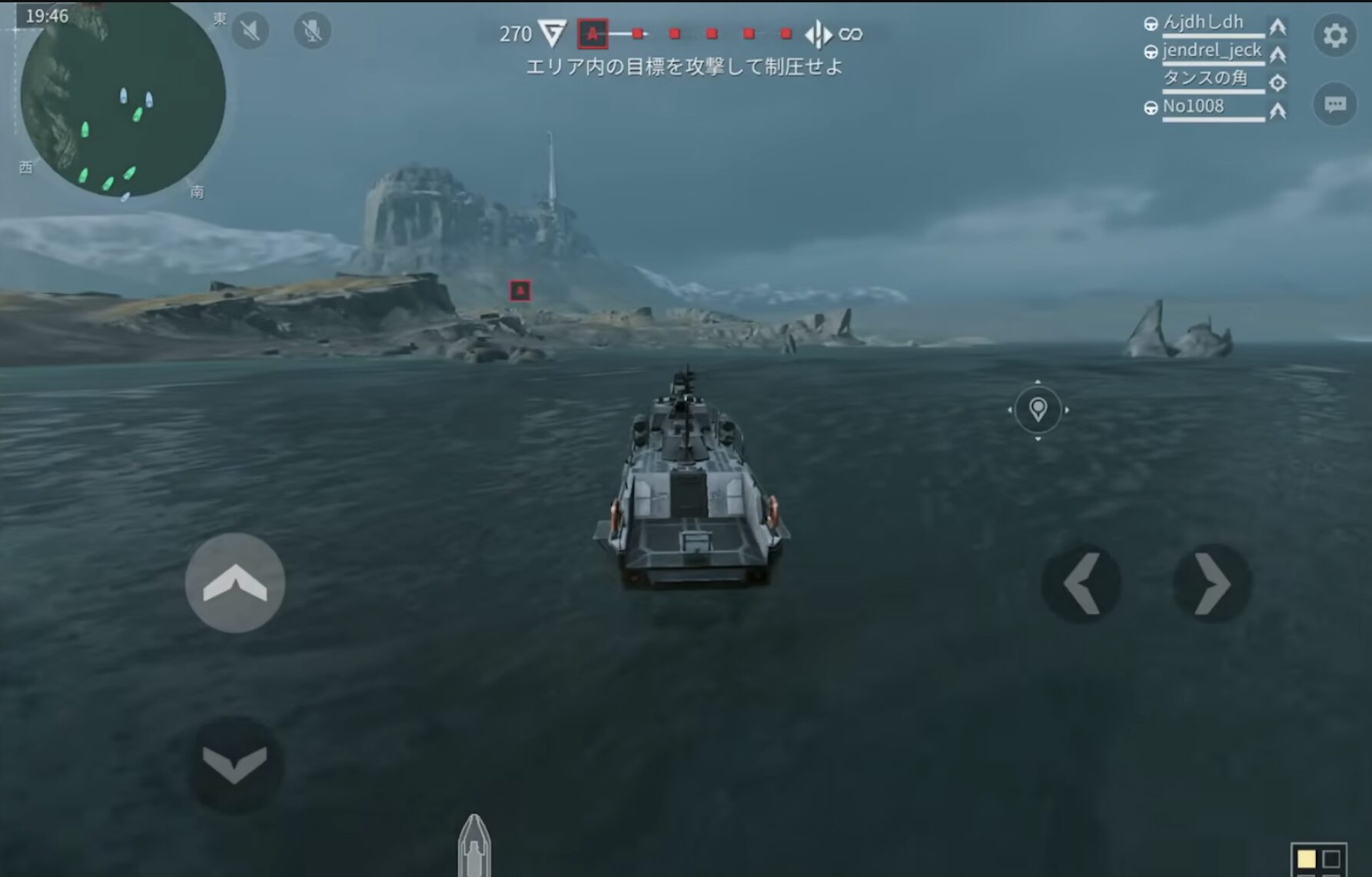Screen dimensions: 1372x877
Task: Open the chat speech bubble
Action: point(1335,104)
